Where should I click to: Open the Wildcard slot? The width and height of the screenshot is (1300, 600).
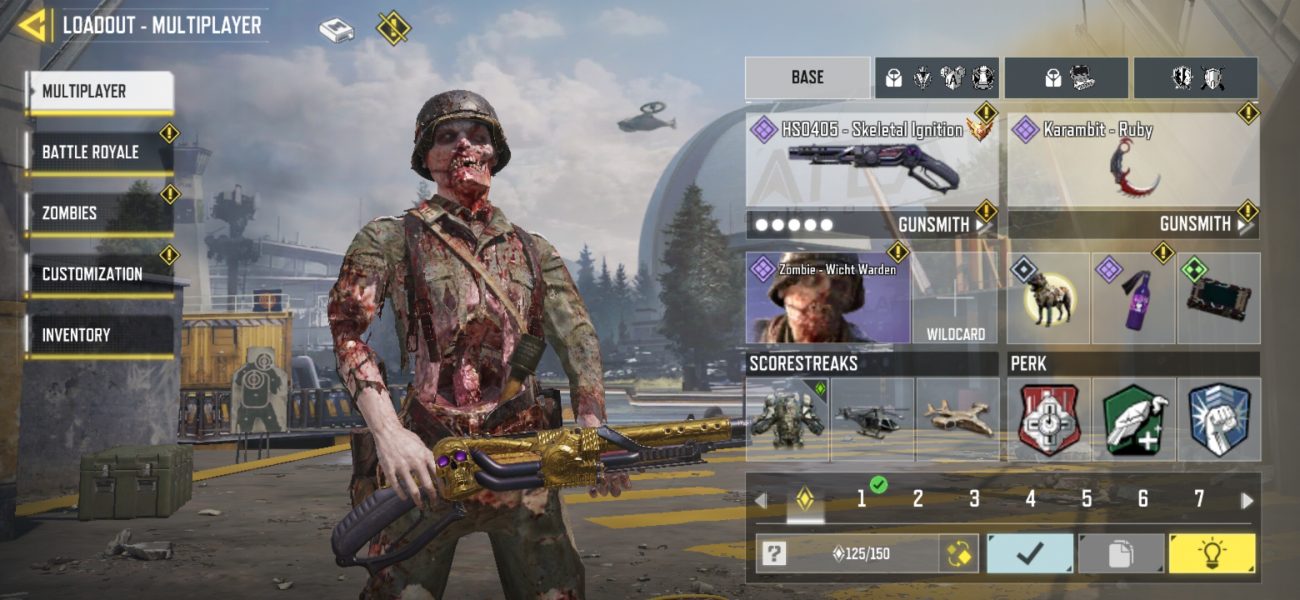[956, 298]
